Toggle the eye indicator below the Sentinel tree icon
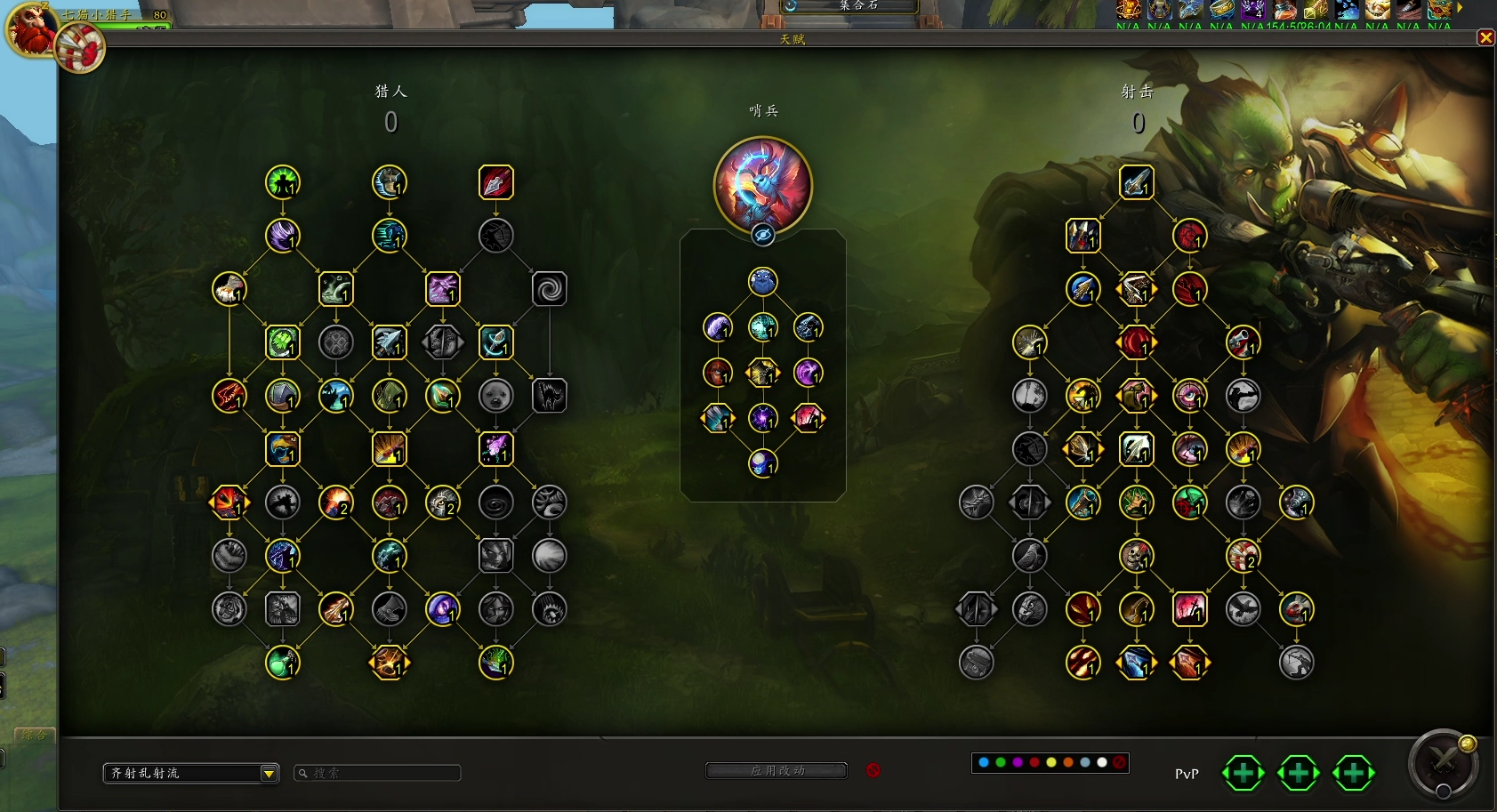The width and height of the screenshot is (1497, 812). tap(762, 236)
